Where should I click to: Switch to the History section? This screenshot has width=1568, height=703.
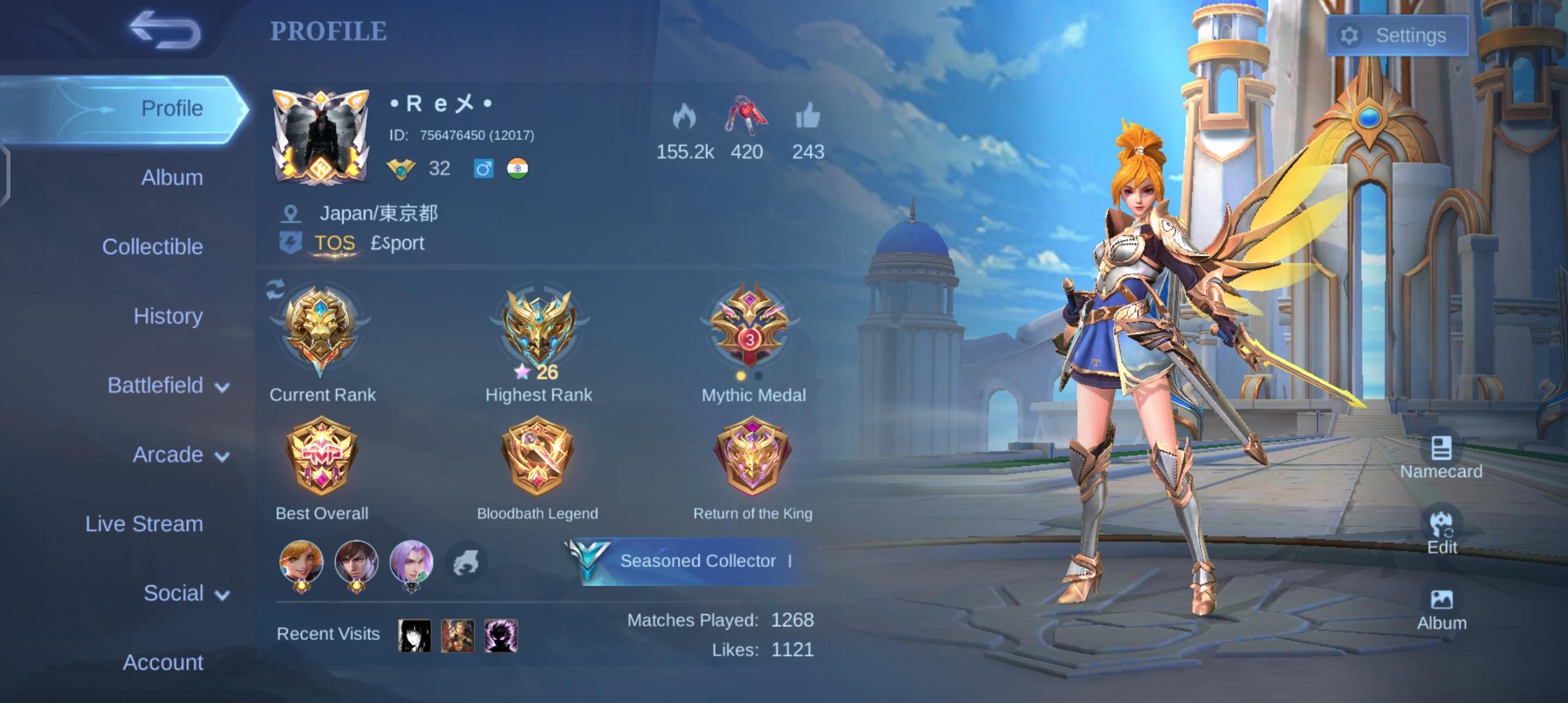pos(168,316)
